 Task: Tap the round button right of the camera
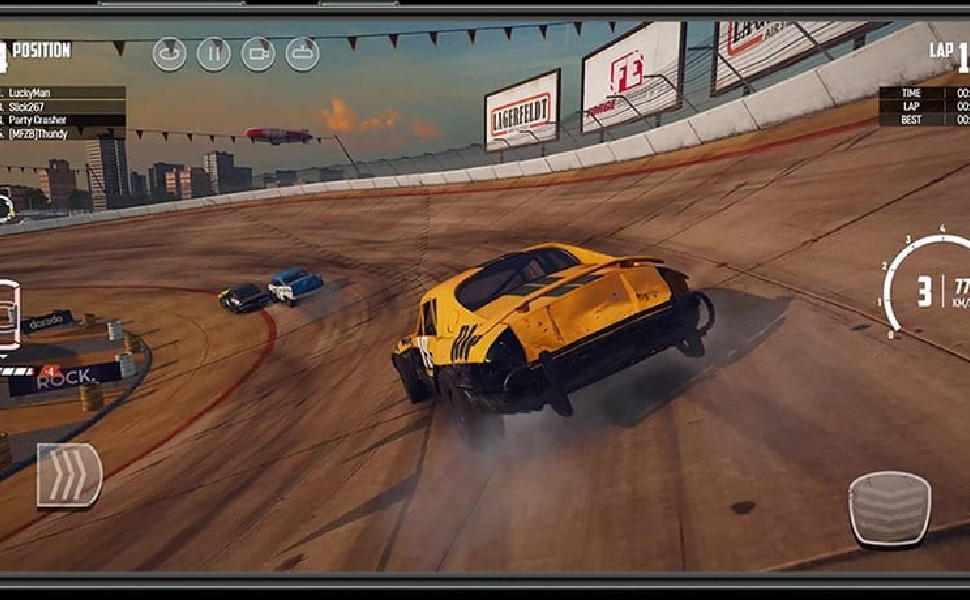coord(302,54)
